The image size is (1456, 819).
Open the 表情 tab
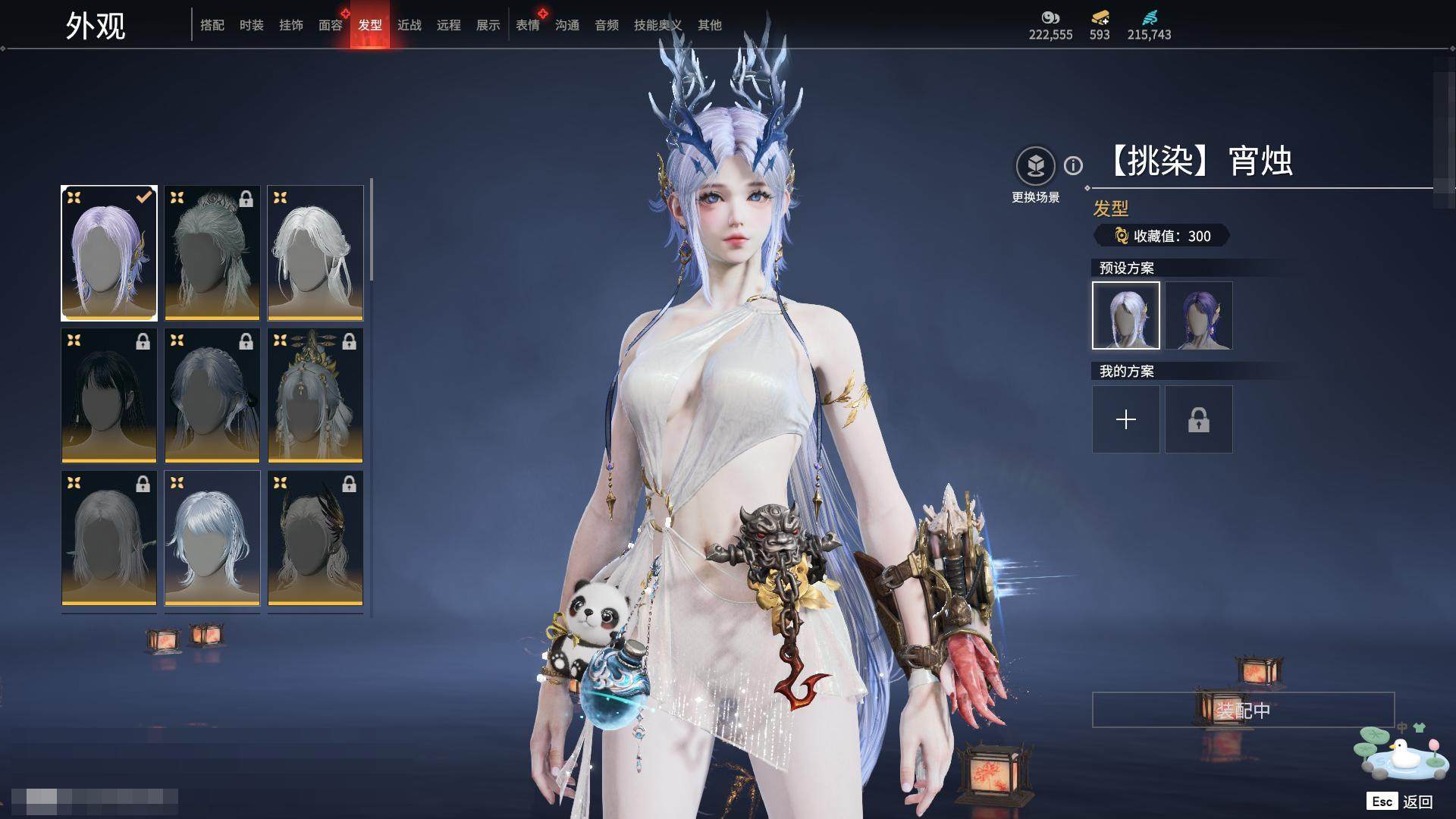click(x=528, y=25)
